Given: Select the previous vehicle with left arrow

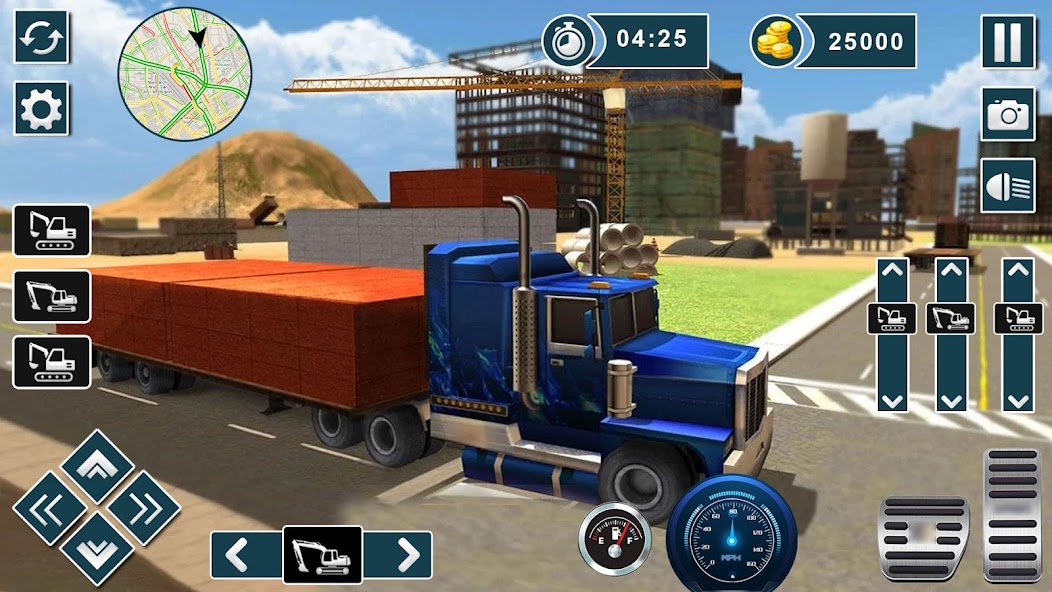Looking at the screenshot, I should coord(246,556).
